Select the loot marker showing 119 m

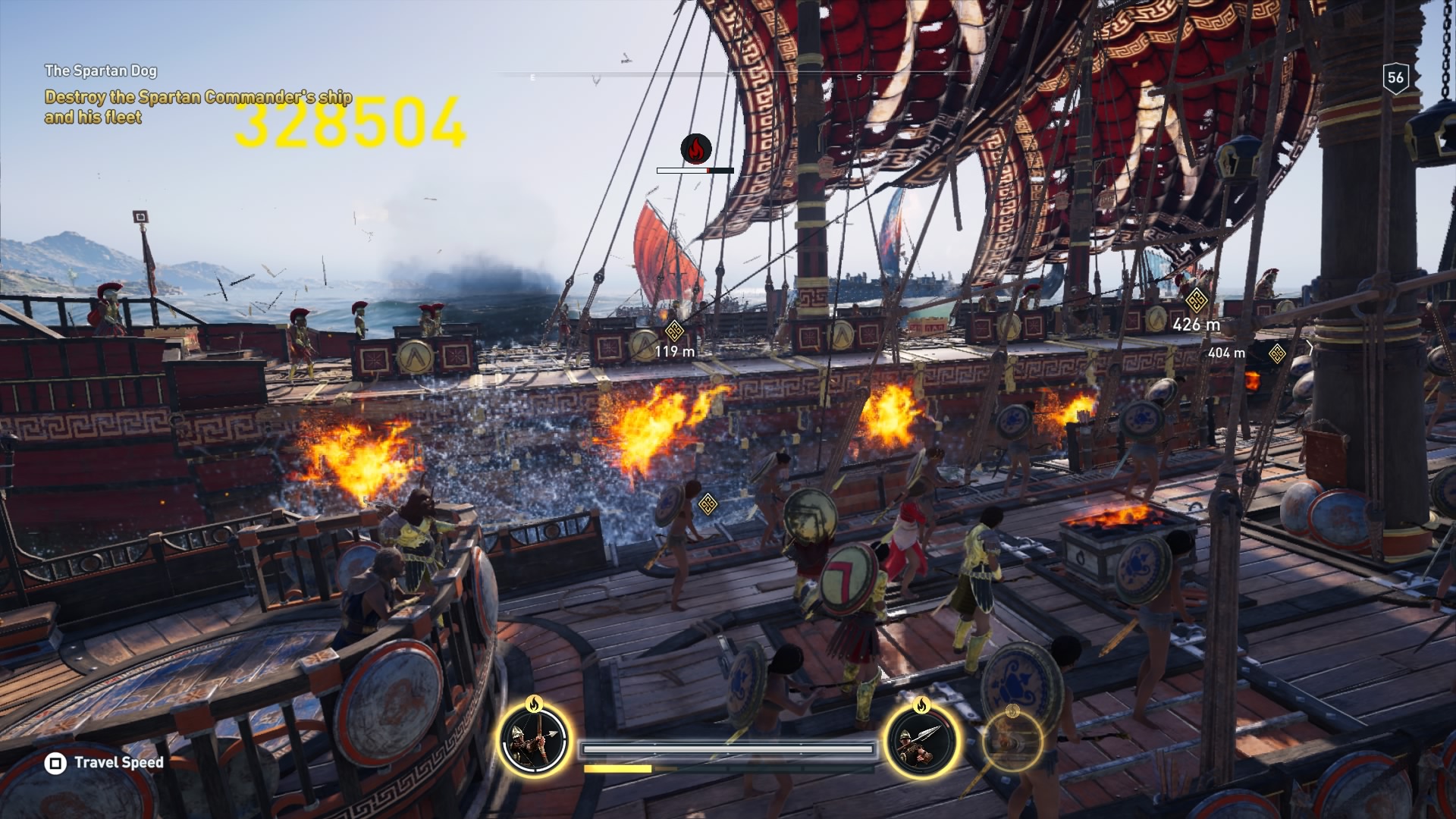674,332
